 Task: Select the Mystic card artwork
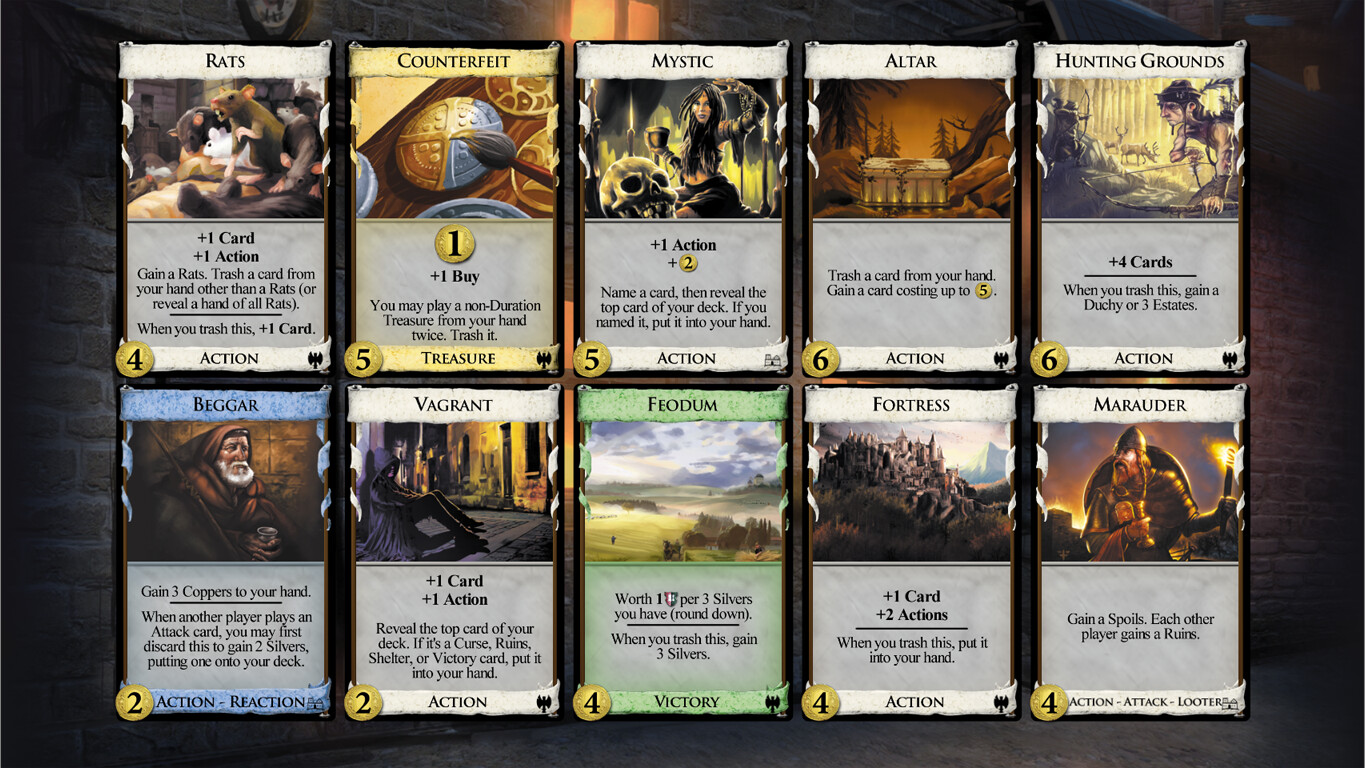click(684, 147)
